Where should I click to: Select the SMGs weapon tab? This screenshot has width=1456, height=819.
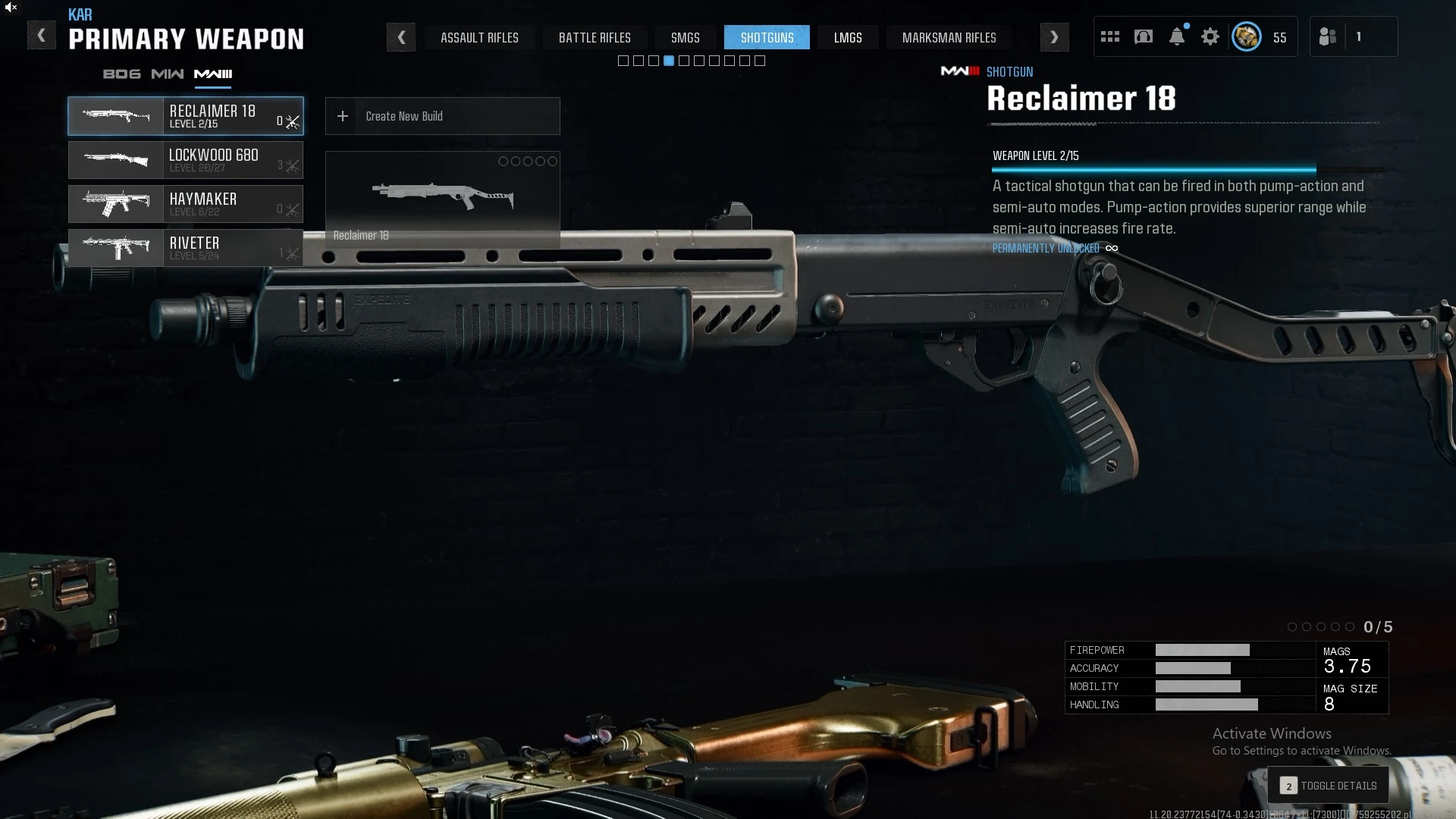tap(685, 37)
